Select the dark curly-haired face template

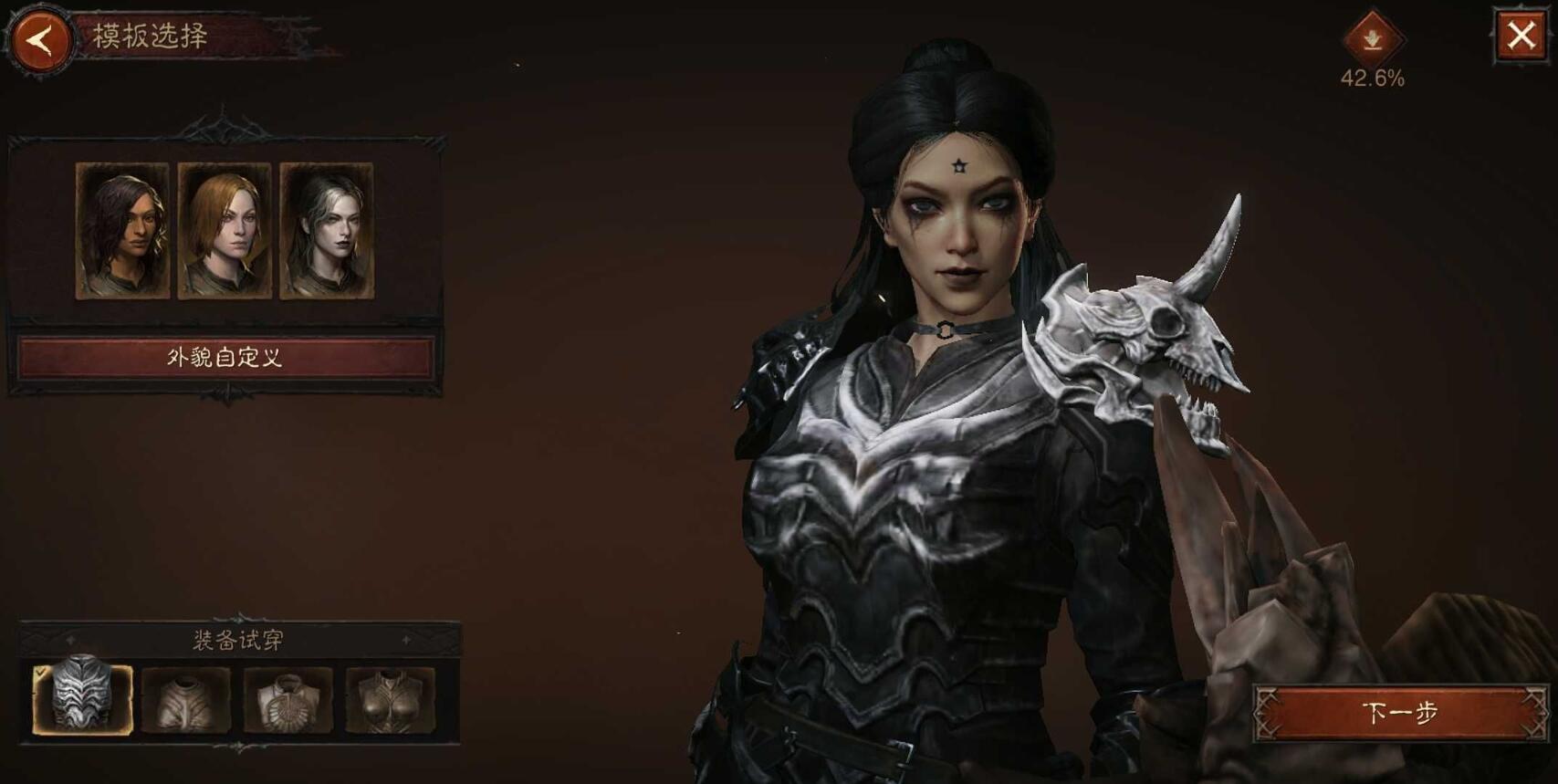(x=122, y=231)
